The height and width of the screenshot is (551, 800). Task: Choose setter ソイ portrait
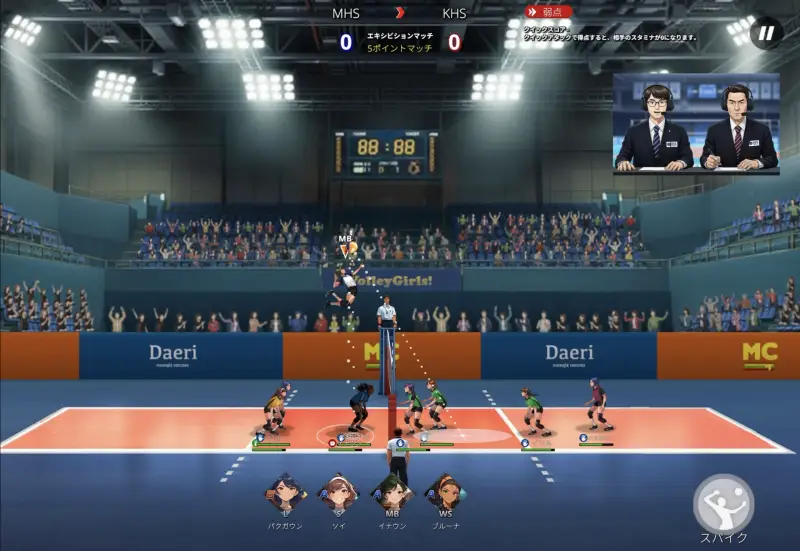coord(336,493)
